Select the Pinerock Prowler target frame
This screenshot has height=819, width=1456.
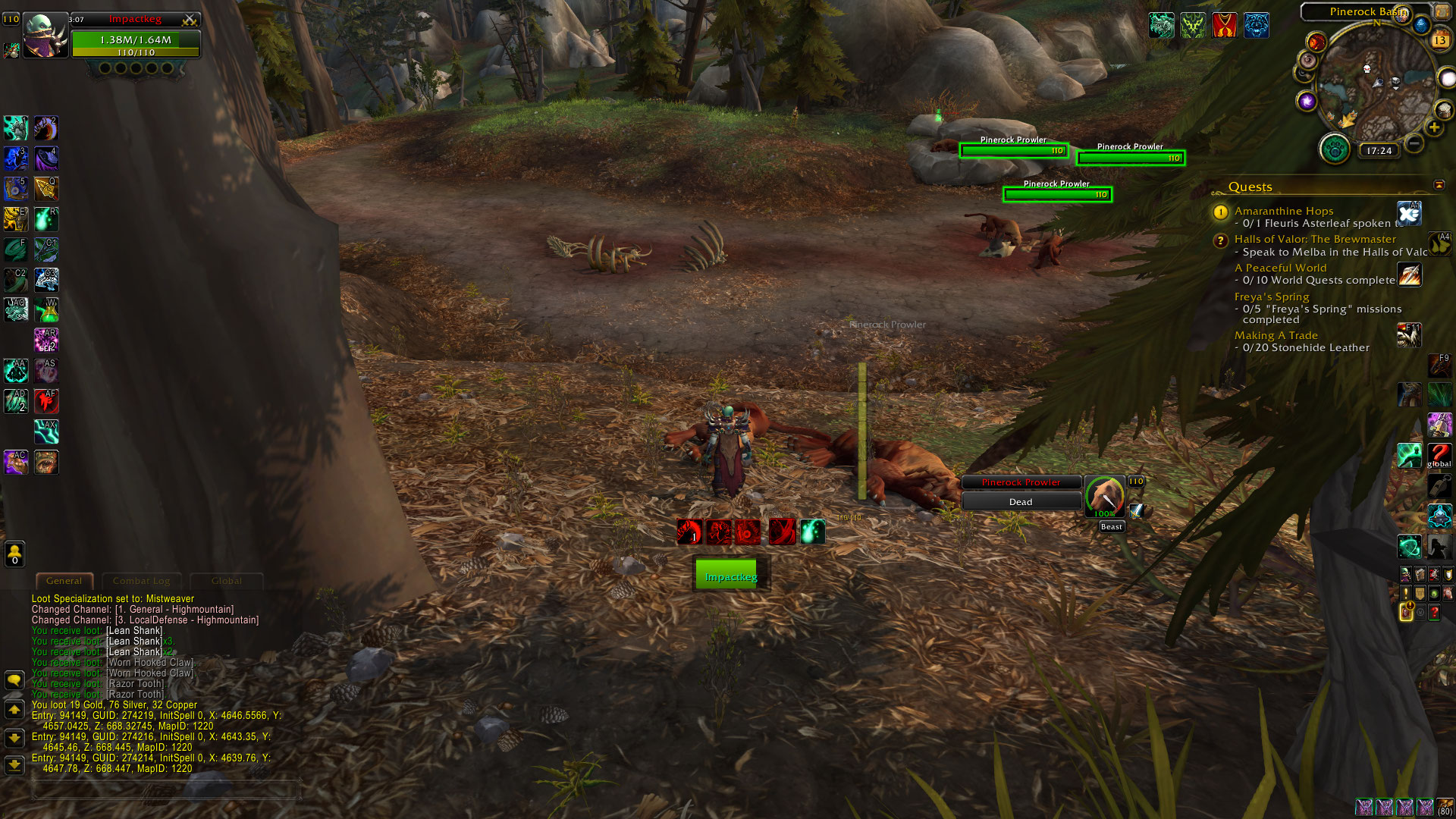coord(1021,482)
